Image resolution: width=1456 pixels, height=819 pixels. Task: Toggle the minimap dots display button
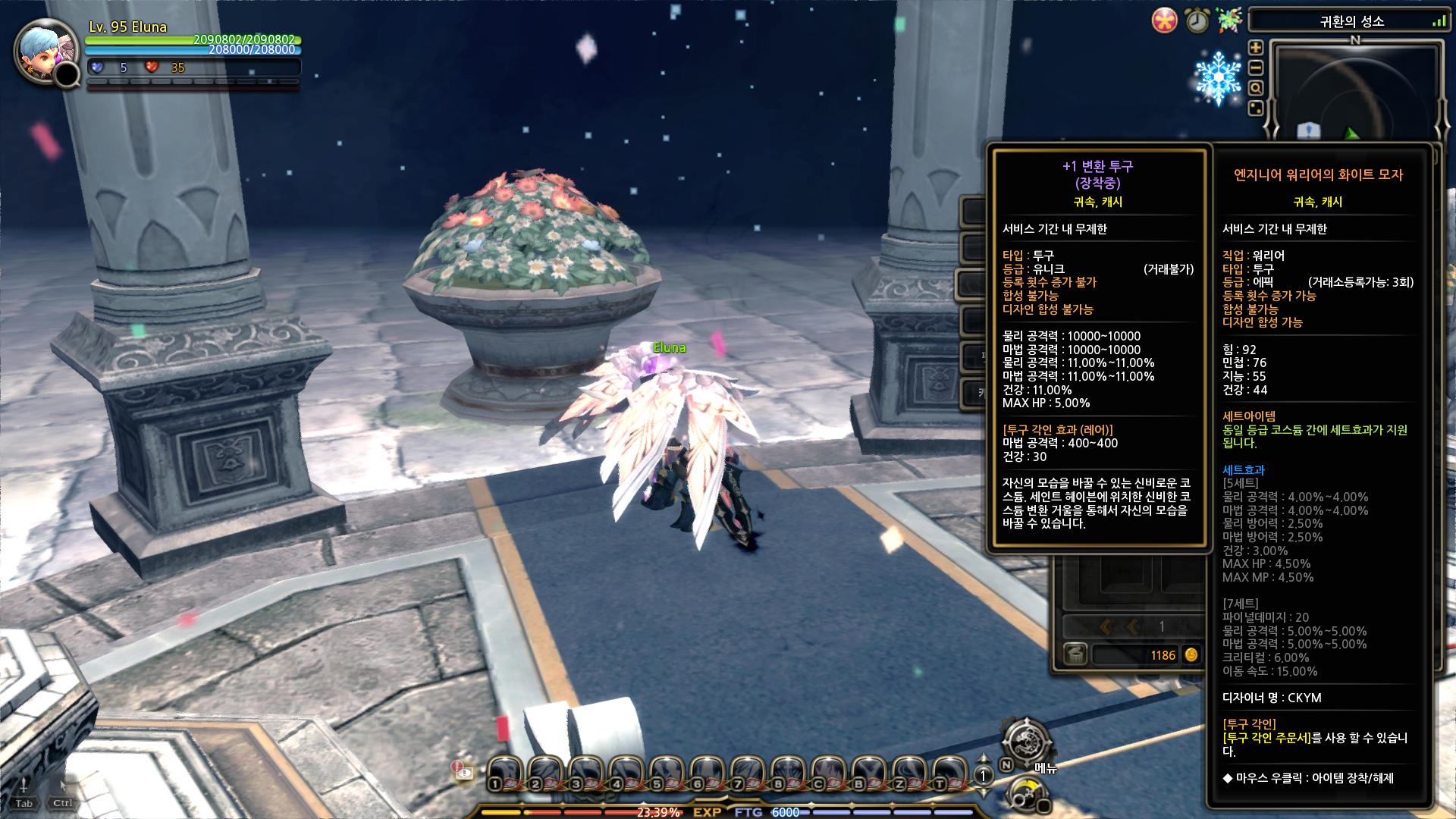click(1256, 108)
